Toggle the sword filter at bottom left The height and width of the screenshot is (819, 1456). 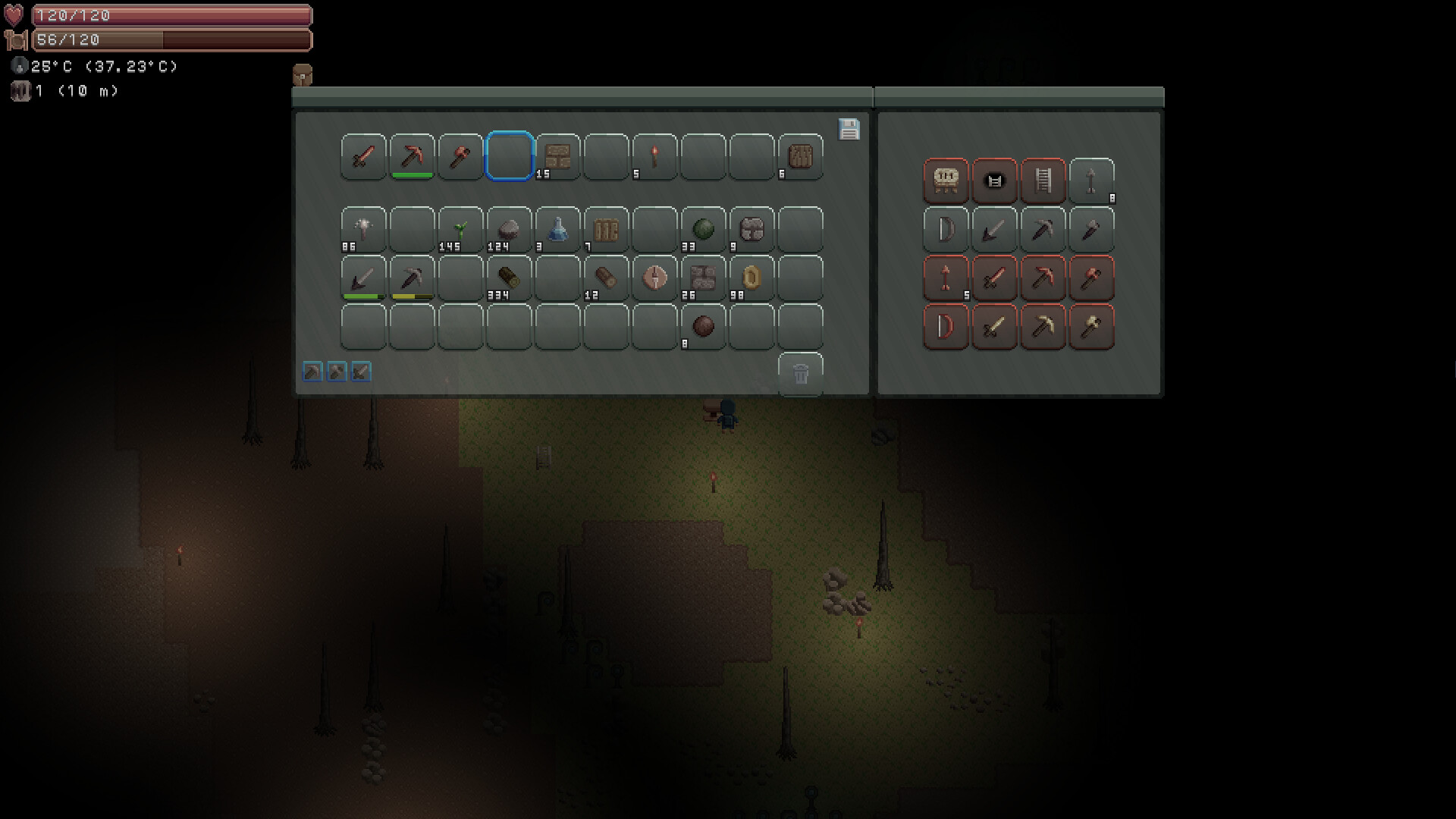coord(360,372)
